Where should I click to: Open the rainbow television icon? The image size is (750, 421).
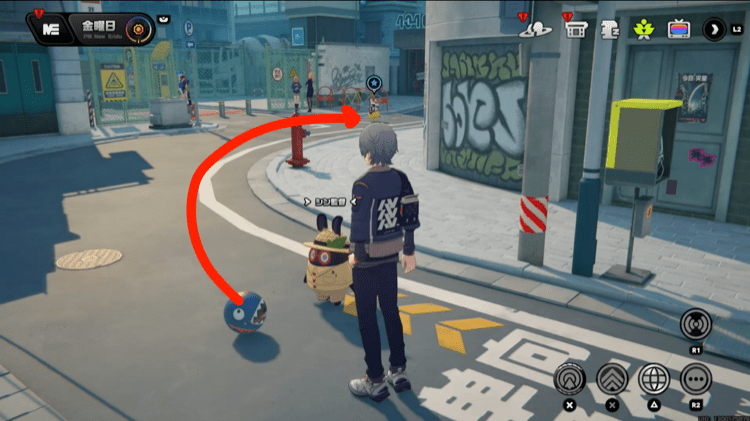tap(679, 28)
